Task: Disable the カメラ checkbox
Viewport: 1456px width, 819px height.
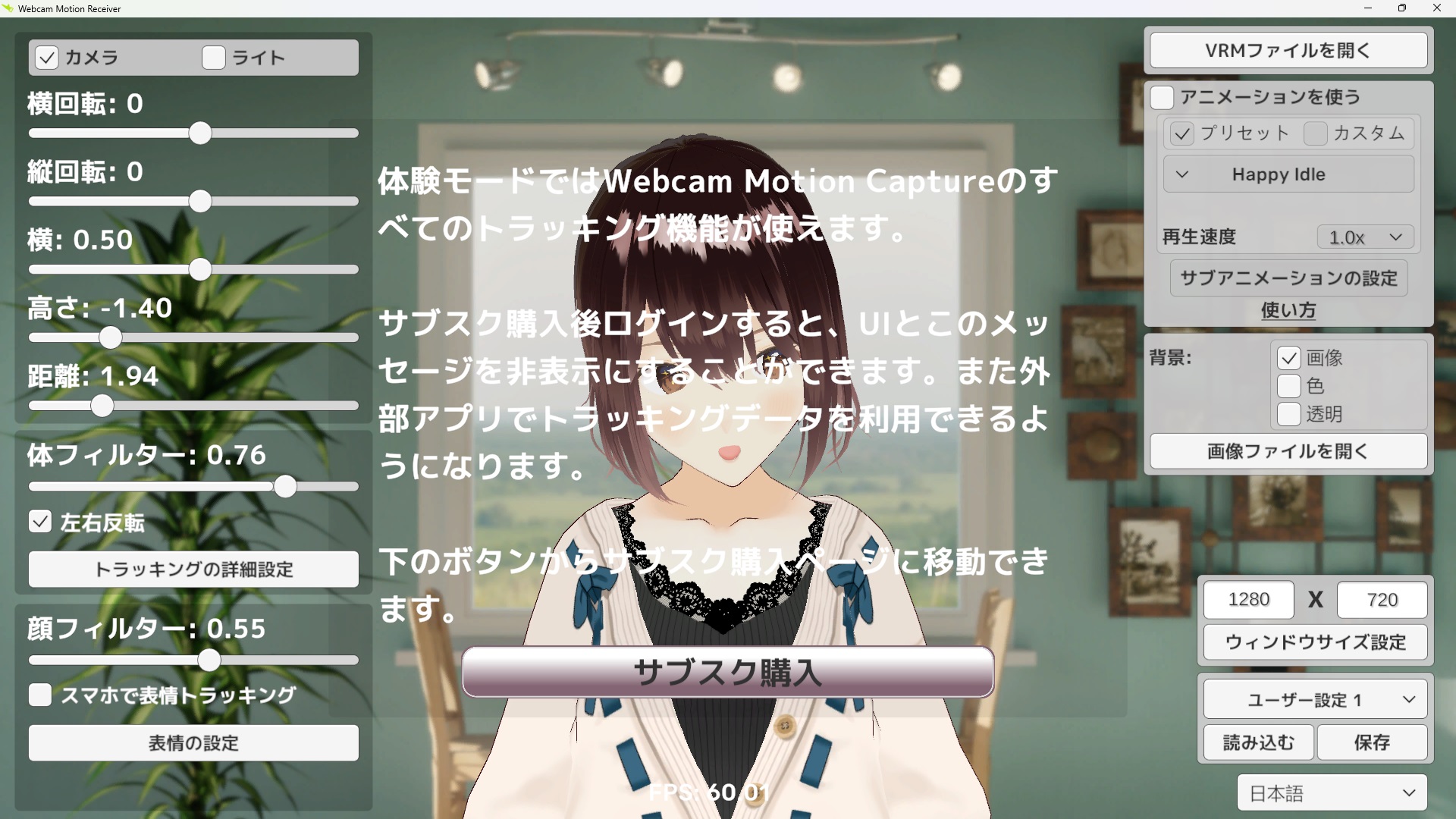Action: click(45, 57)
